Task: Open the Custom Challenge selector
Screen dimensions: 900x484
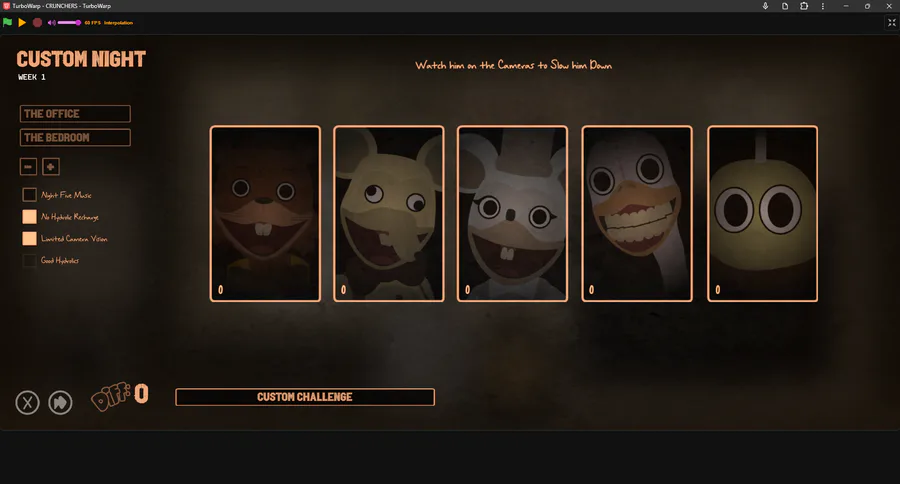Action: pos(305,397)
